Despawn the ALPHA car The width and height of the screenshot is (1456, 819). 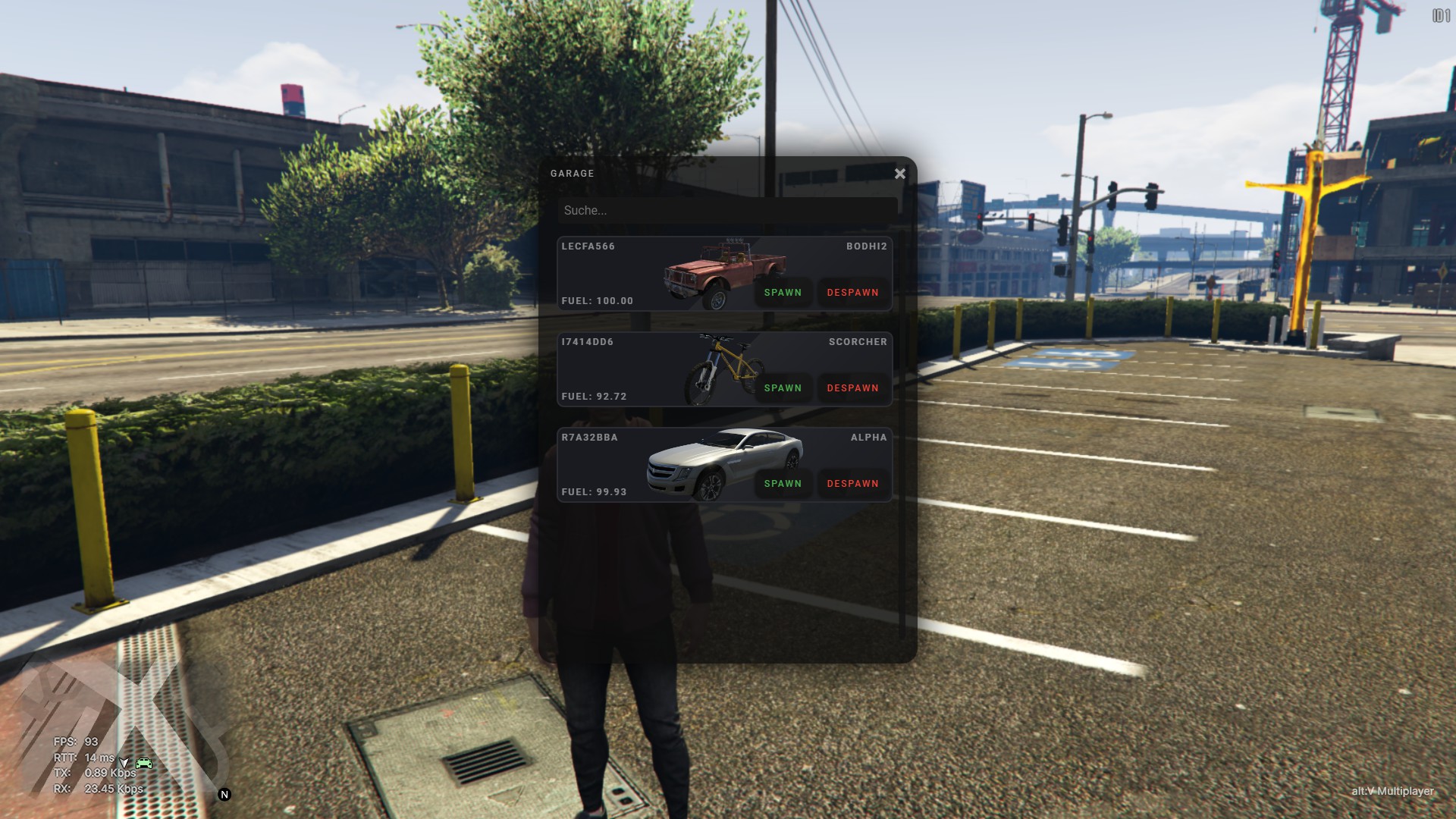click(x=852, y=484)
